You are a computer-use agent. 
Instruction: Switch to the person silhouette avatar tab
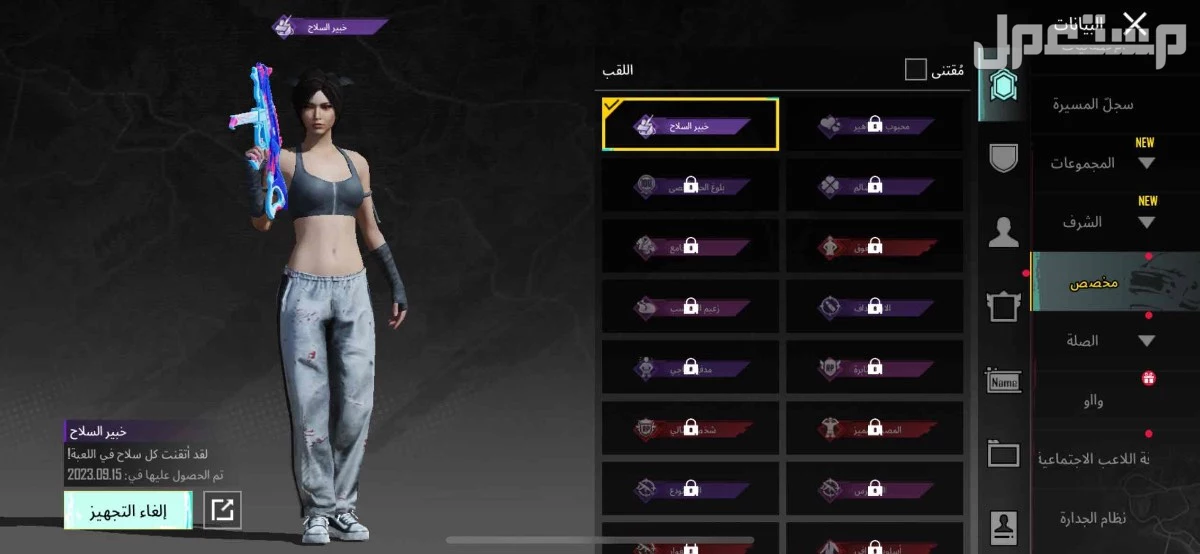pyautogui.click(x=1002, y=234)
